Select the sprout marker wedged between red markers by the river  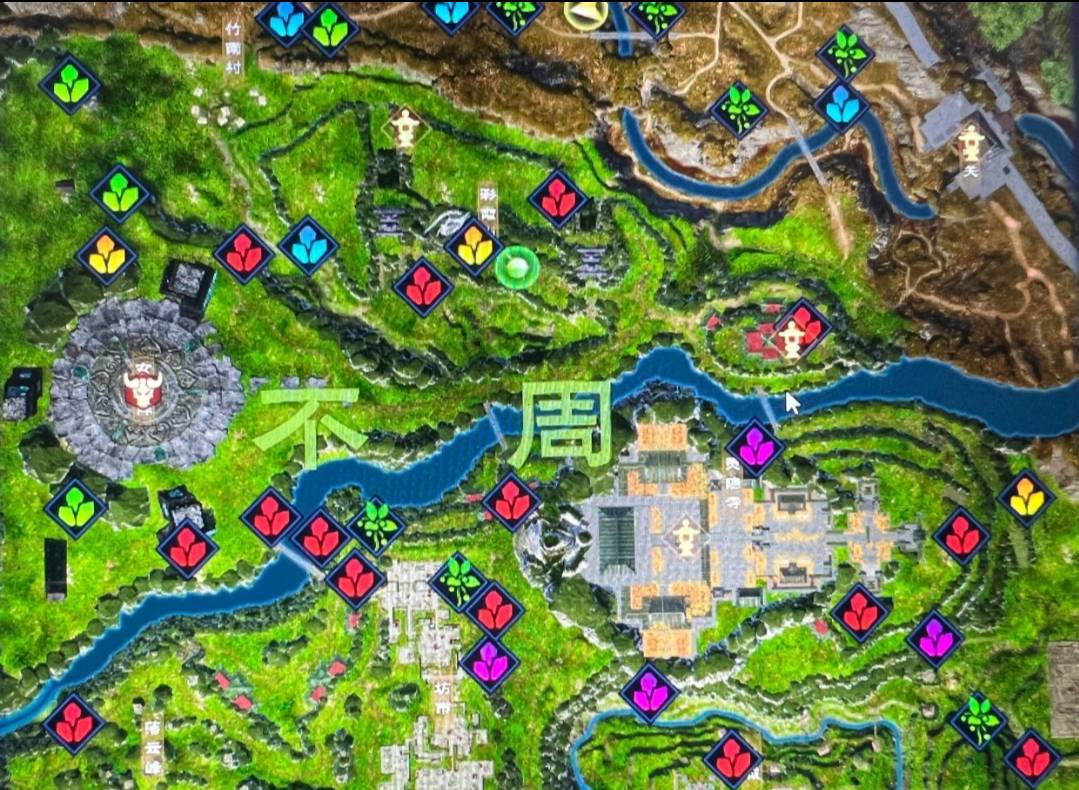(x=376, y=526)
